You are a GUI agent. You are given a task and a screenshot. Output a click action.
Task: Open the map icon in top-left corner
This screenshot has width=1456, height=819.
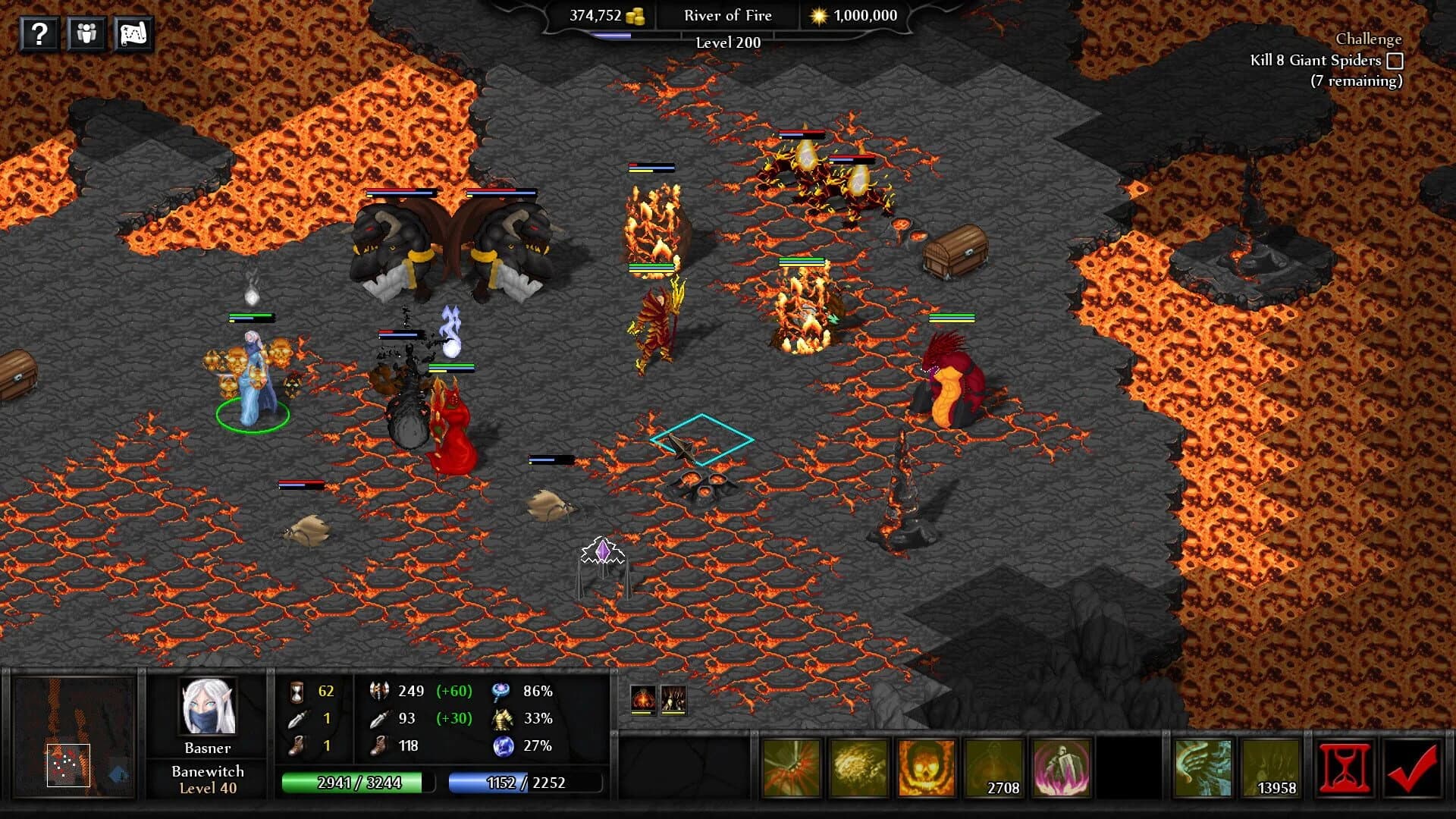(135, 34)
